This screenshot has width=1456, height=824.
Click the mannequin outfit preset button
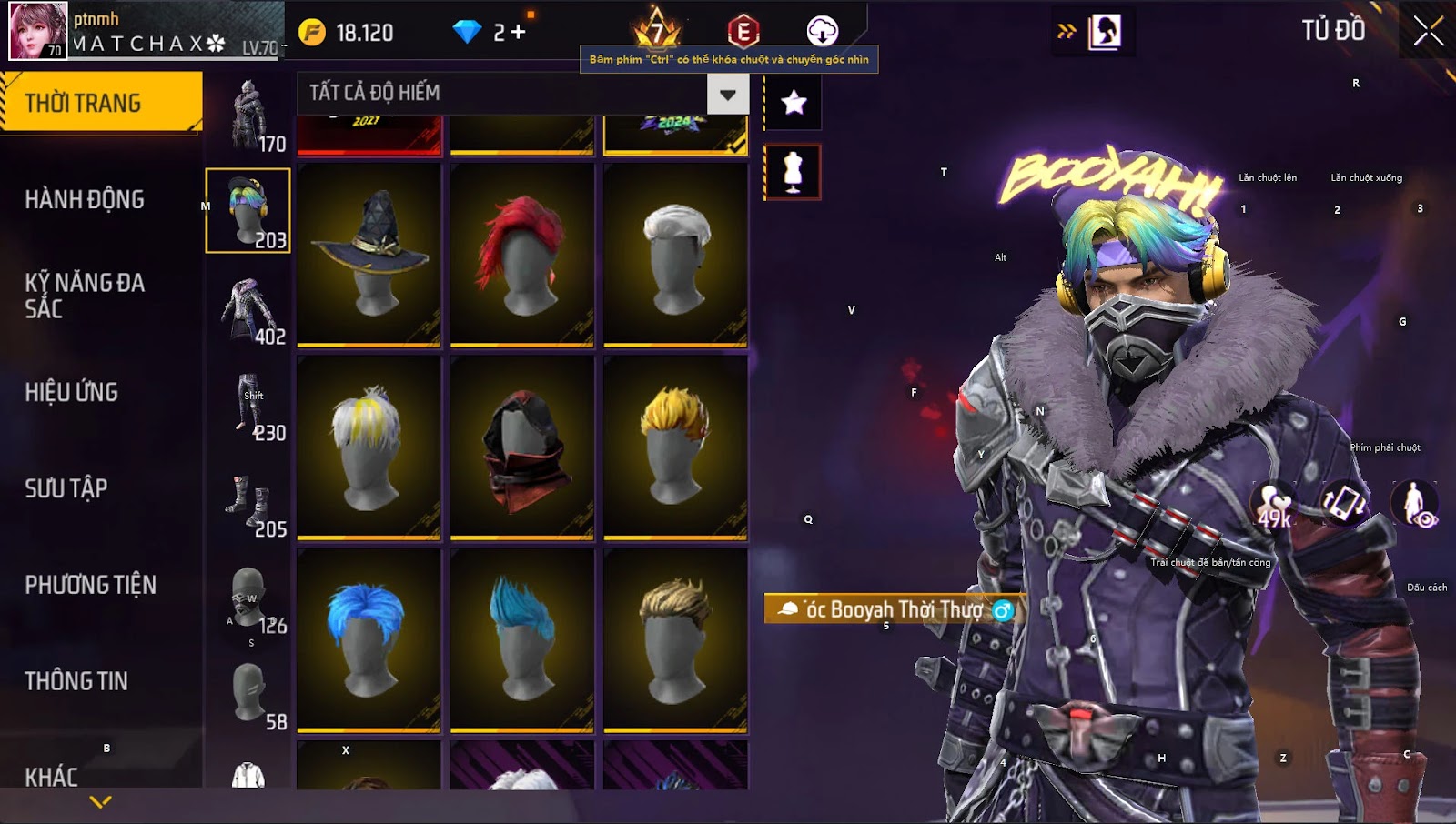click(x=793, y=172)
